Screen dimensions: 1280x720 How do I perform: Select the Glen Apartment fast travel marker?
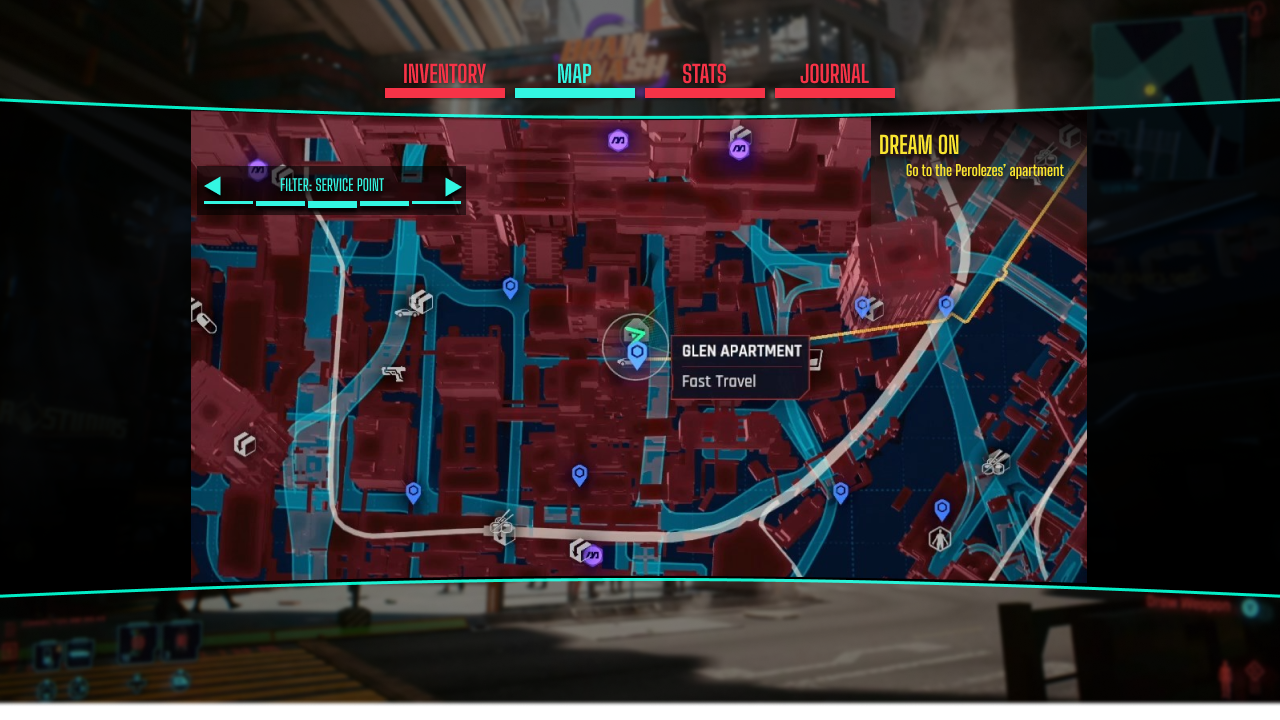click(x=638, y=350)
